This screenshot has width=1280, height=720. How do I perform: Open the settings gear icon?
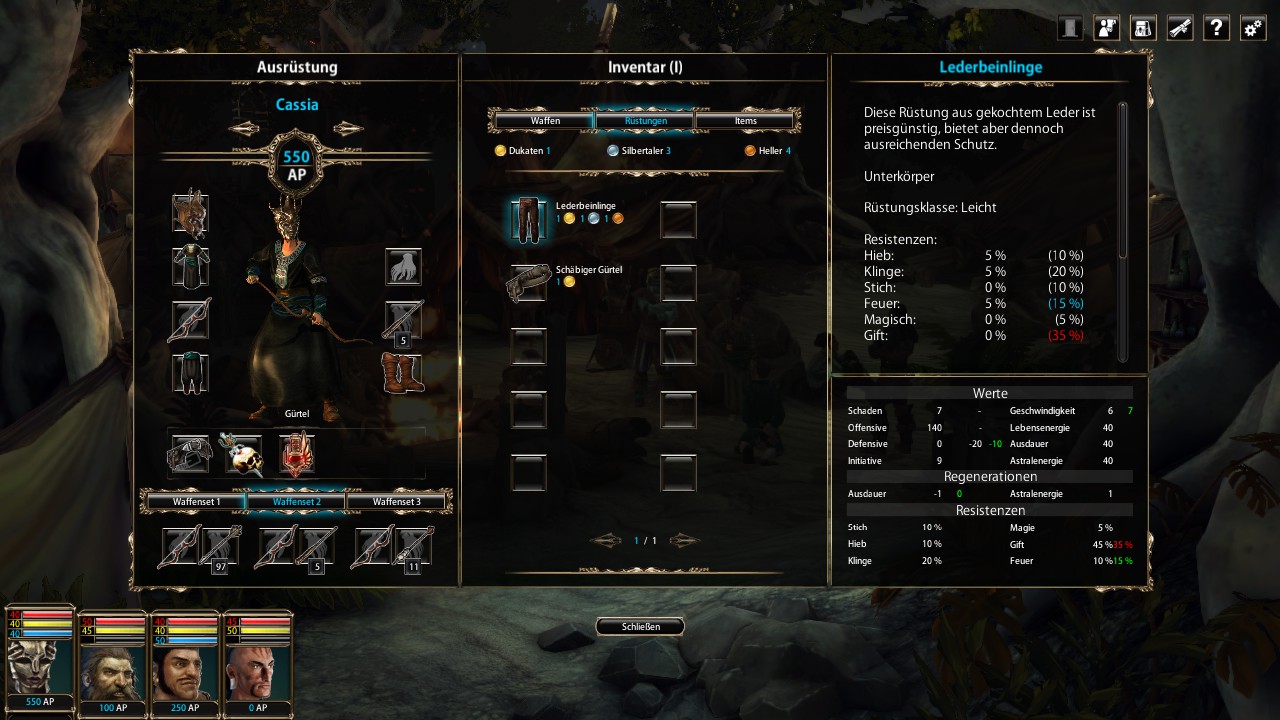pos(1253,28)
